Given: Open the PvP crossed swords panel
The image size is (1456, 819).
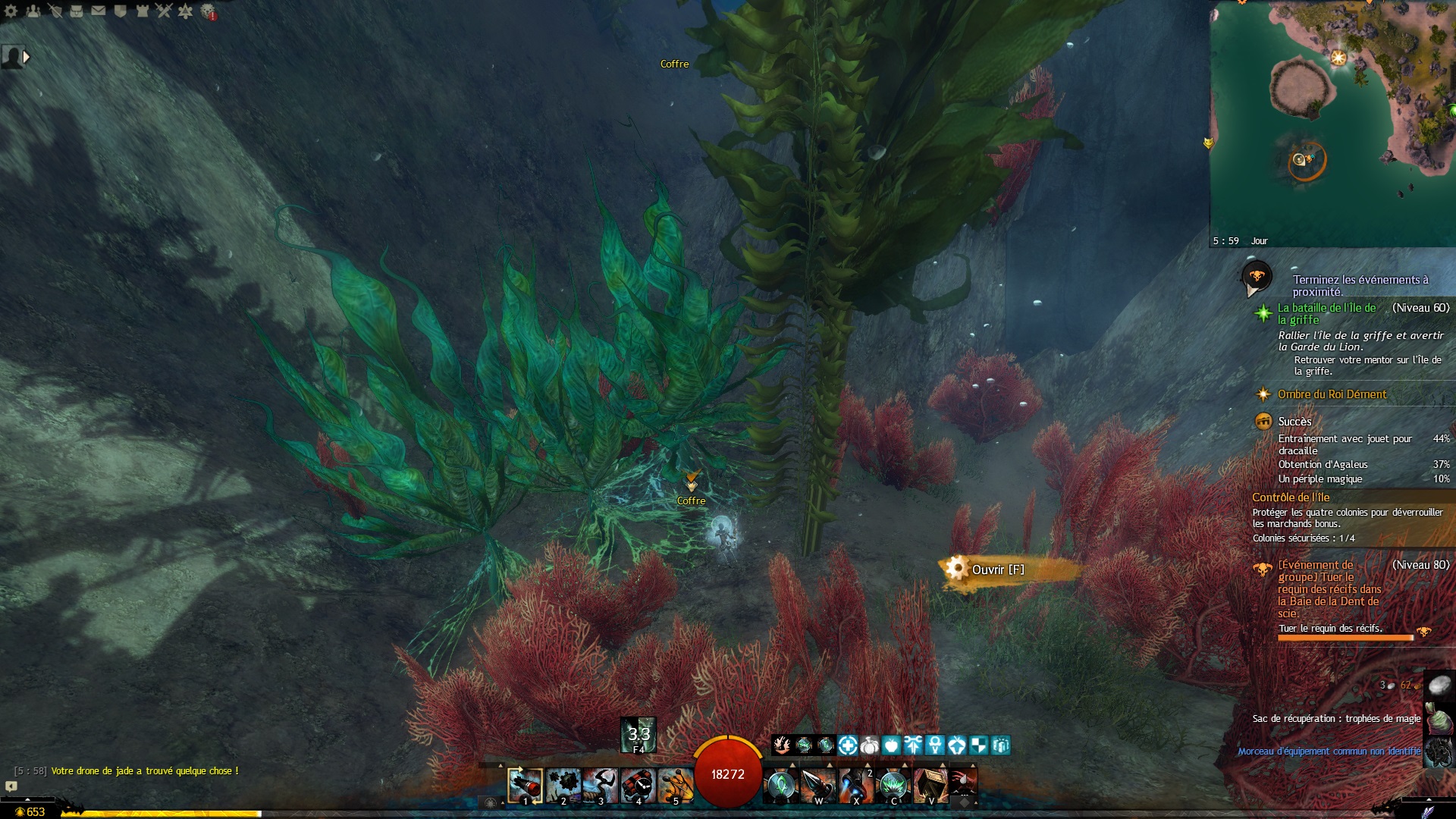Looking at the screenshot, I should coord(164,11).
